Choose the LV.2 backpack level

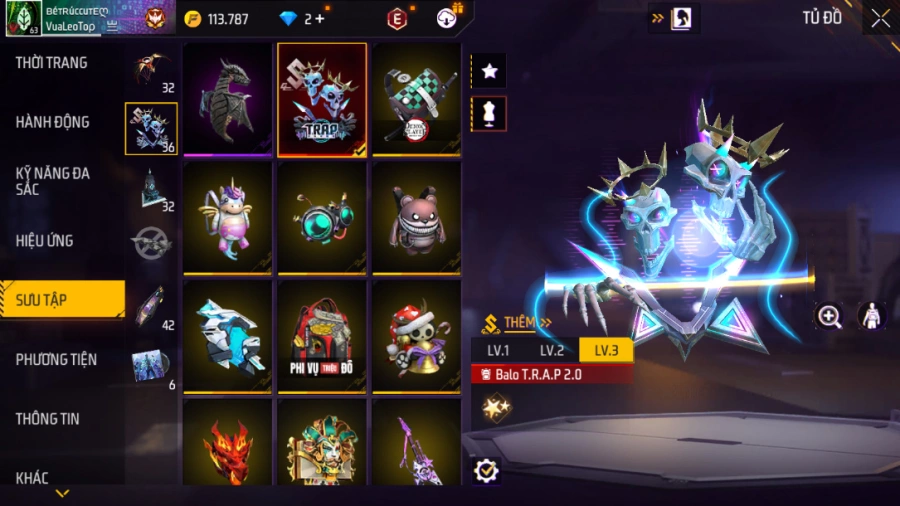pos(552,350)
